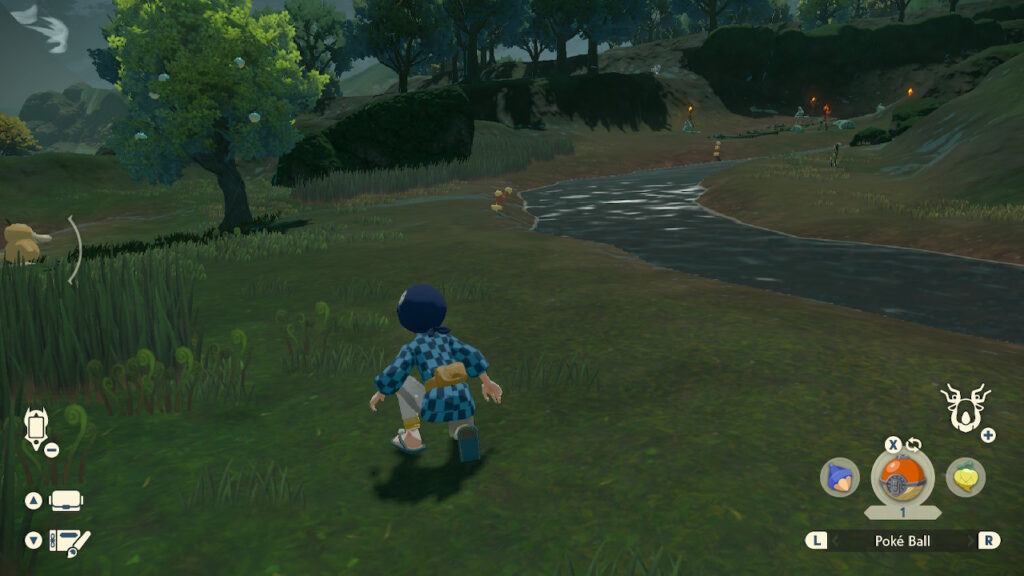
Task: Click the Poké Ball item name bar
Action: 902,540
